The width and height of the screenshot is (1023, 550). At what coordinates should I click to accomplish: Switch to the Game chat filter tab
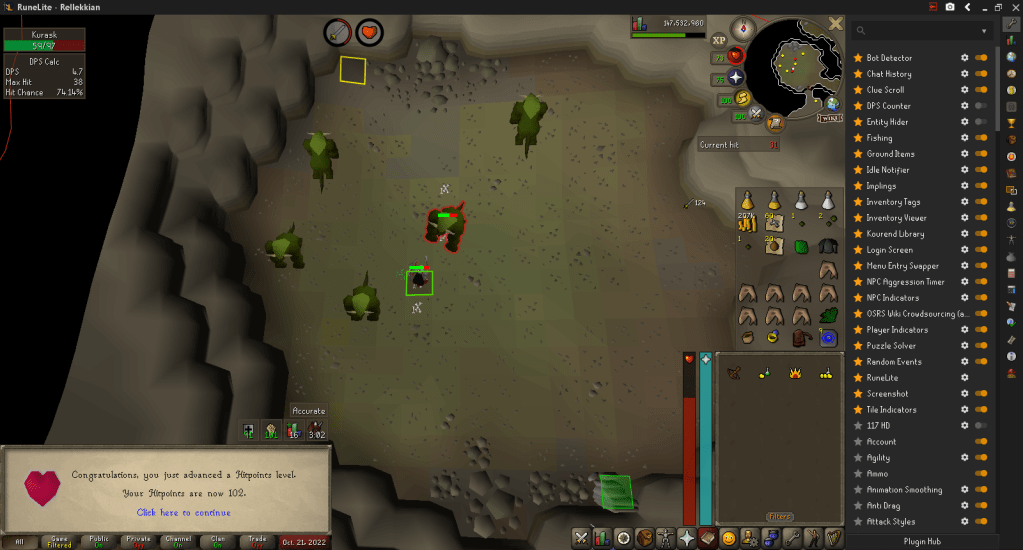[x=59, y=541]
